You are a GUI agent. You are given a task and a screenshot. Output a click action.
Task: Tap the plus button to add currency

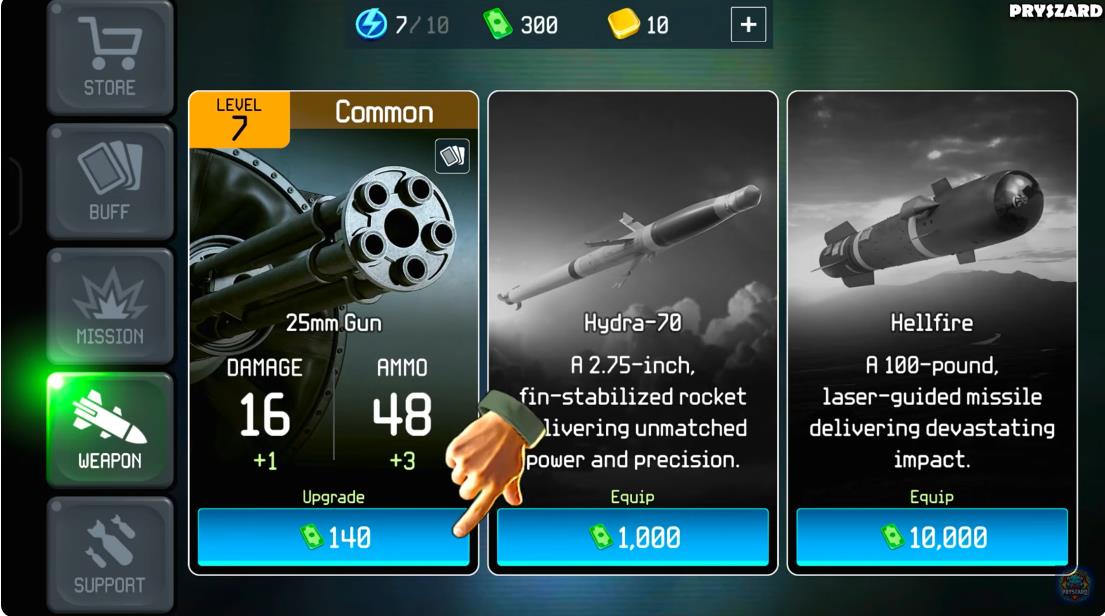click(748, 25)
